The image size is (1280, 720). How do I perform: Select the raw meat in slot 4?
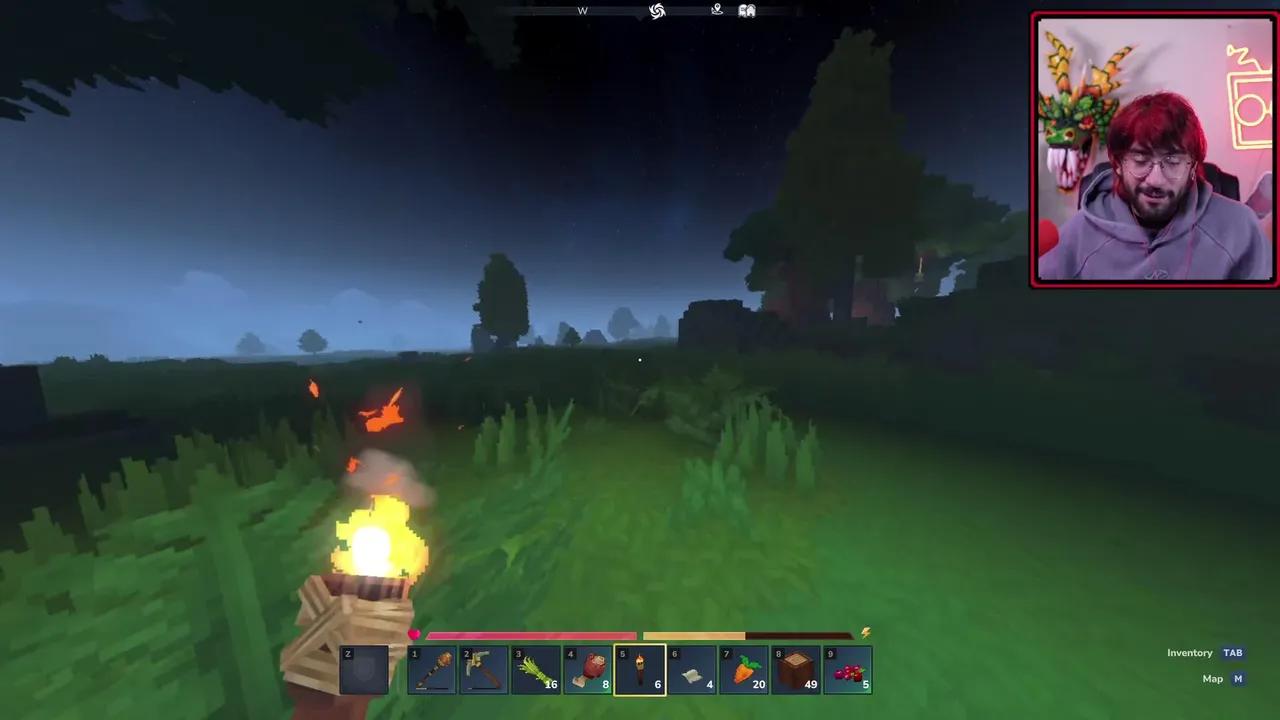point(589,668)
